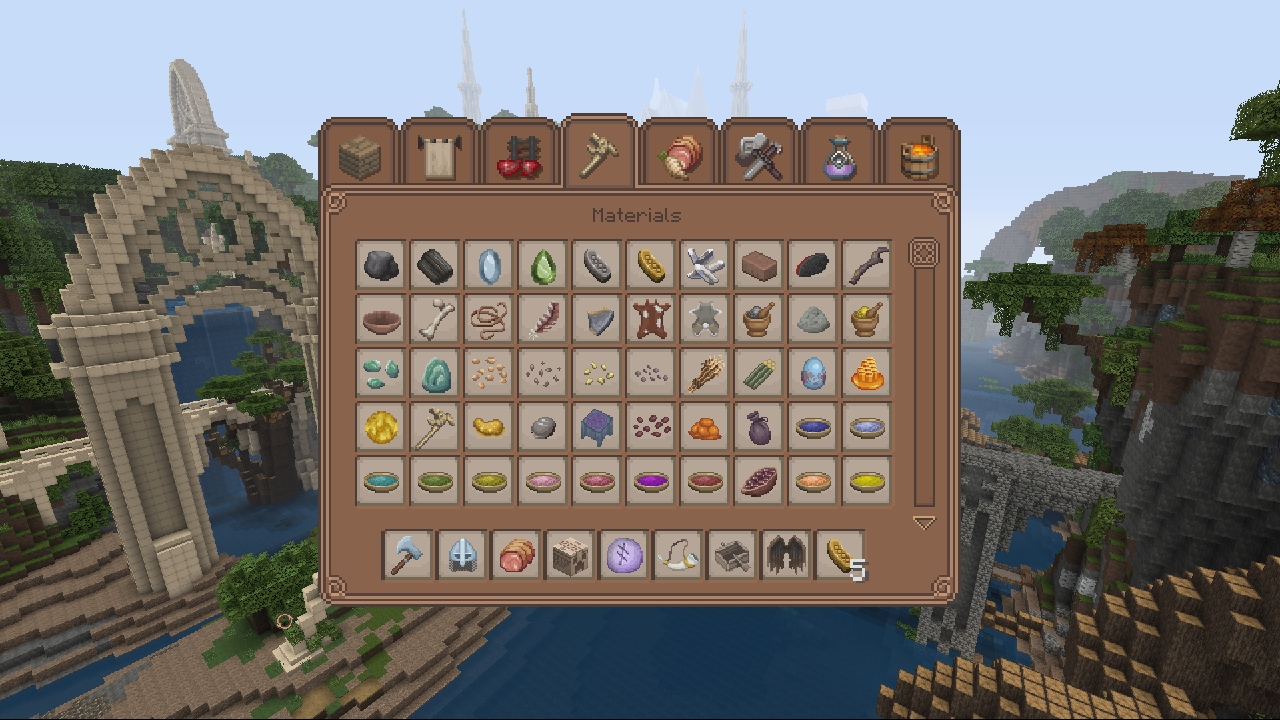Switch to the Brewing tab with the potion icon
This screenshot has height=720, width=1280.
click(838, 155)
